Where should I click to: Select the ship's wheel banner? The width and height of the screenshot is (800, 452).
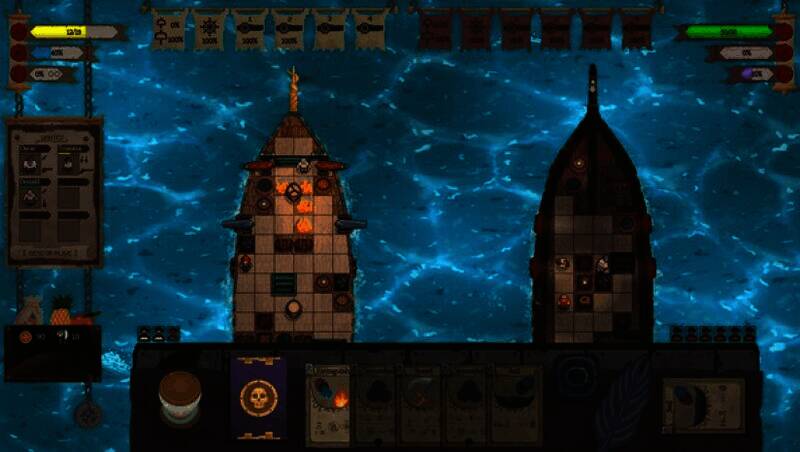[209, 30]
